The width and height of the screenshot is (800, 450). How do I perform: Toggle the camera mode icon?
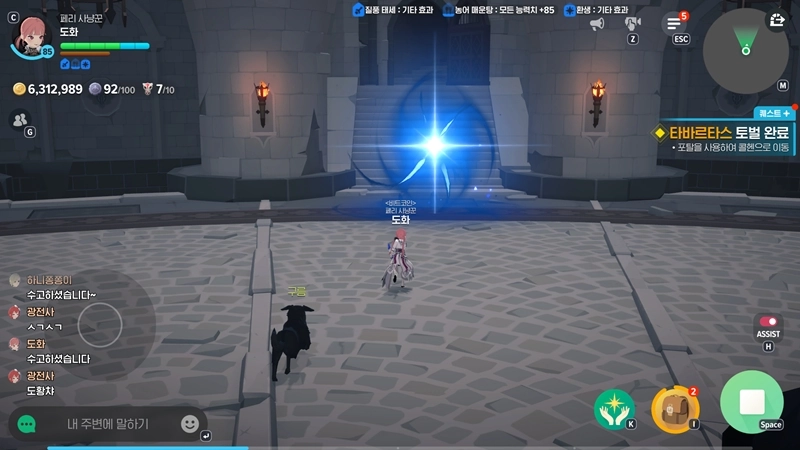point(633,23)
